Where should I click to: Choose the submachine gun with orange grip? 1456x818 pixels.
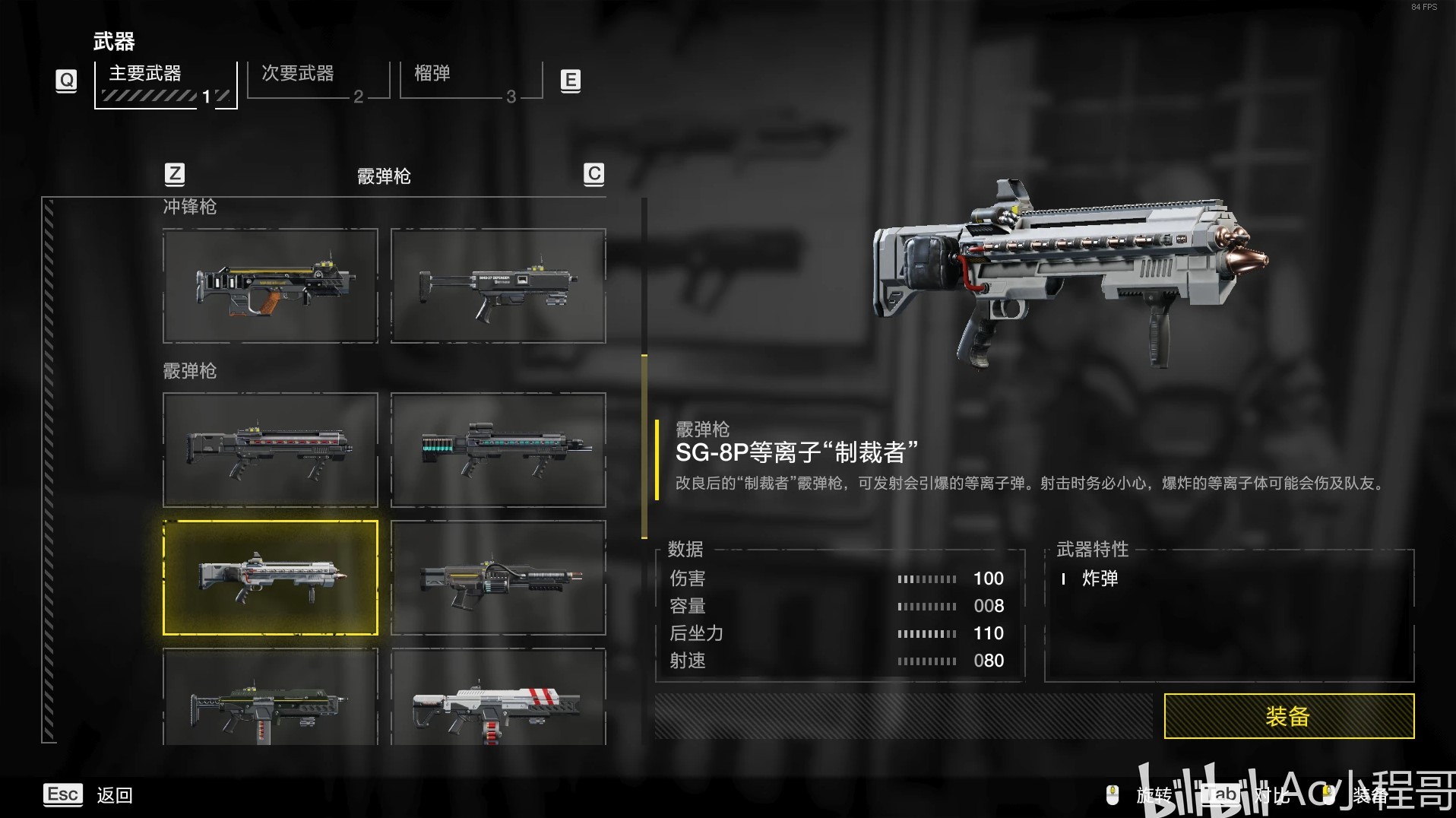(x=271, y=286)
